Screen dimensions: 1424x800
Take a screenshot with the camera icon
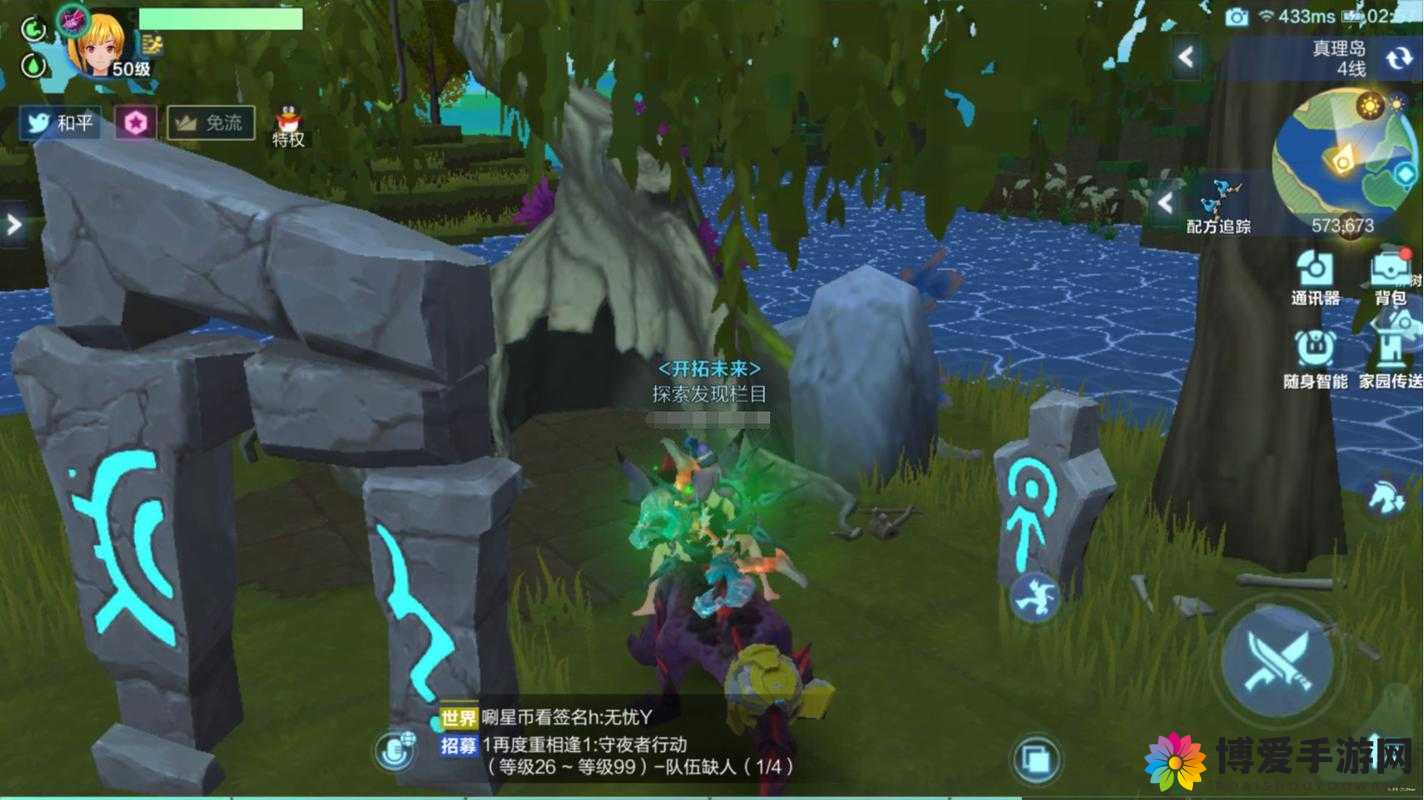pos(1237,16)
